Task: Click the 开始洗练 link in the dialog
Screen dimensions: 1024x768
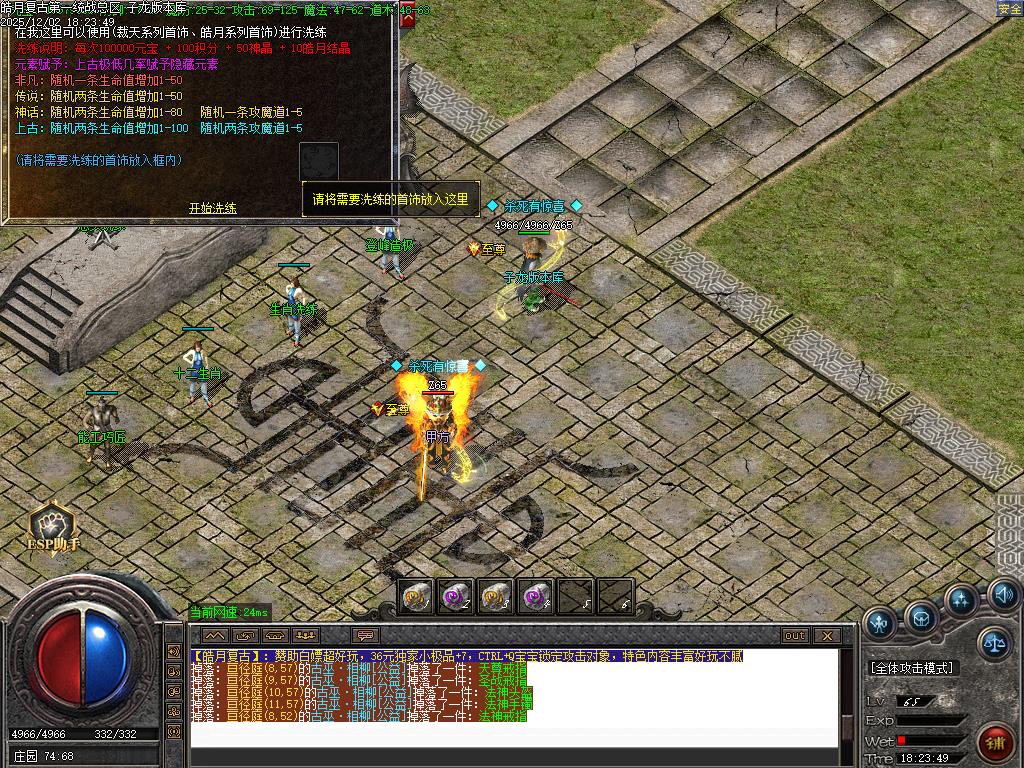Action: (x=213, y=208)
